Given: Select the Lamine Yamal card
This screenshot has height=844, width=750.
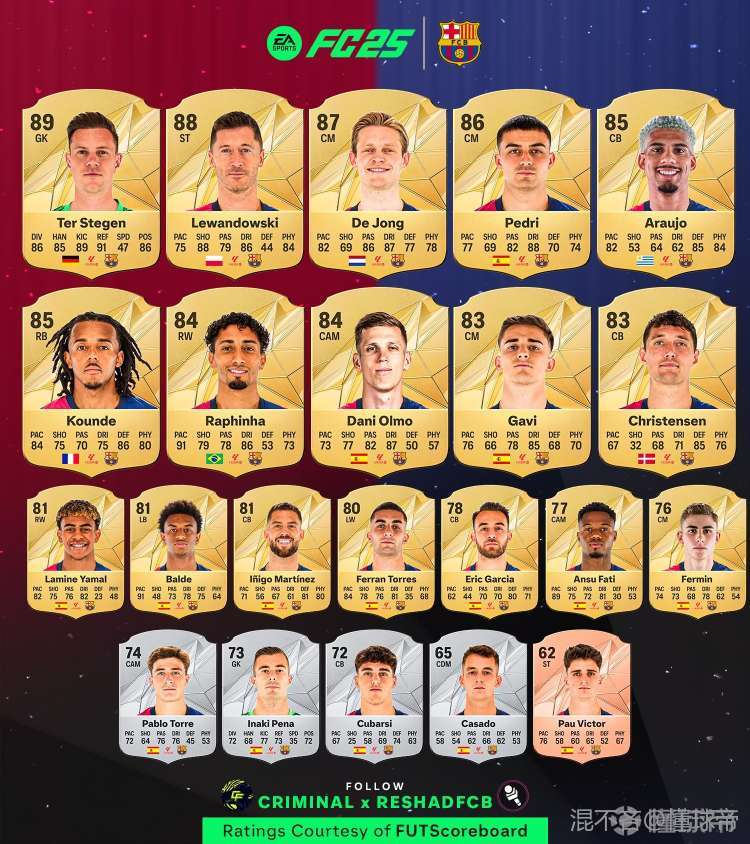Looking at the screenshot, I should click(75, 550).
